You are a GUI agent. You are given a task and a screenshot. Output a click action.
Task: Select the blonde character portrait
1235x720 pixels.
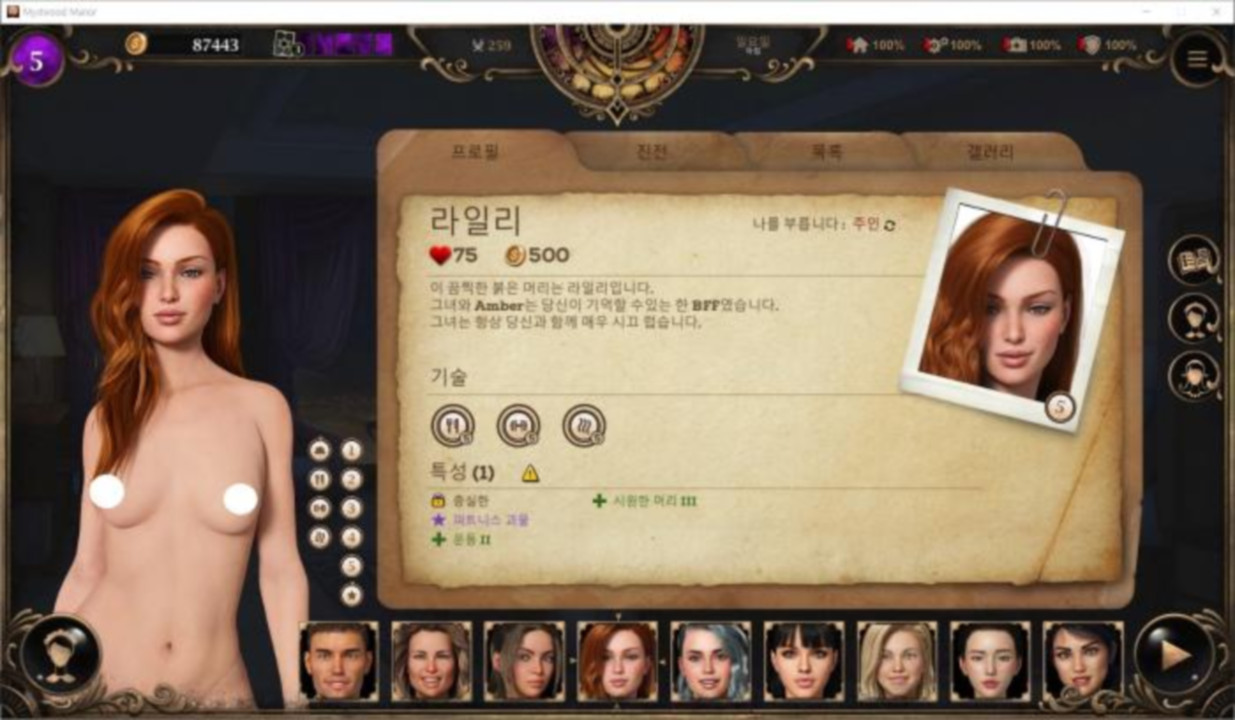(x=897, y=661)
